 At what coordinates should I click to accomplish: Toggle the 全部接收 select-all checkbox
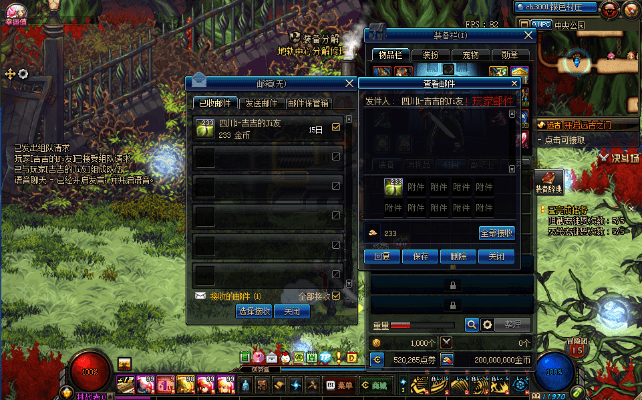point(336,296)
